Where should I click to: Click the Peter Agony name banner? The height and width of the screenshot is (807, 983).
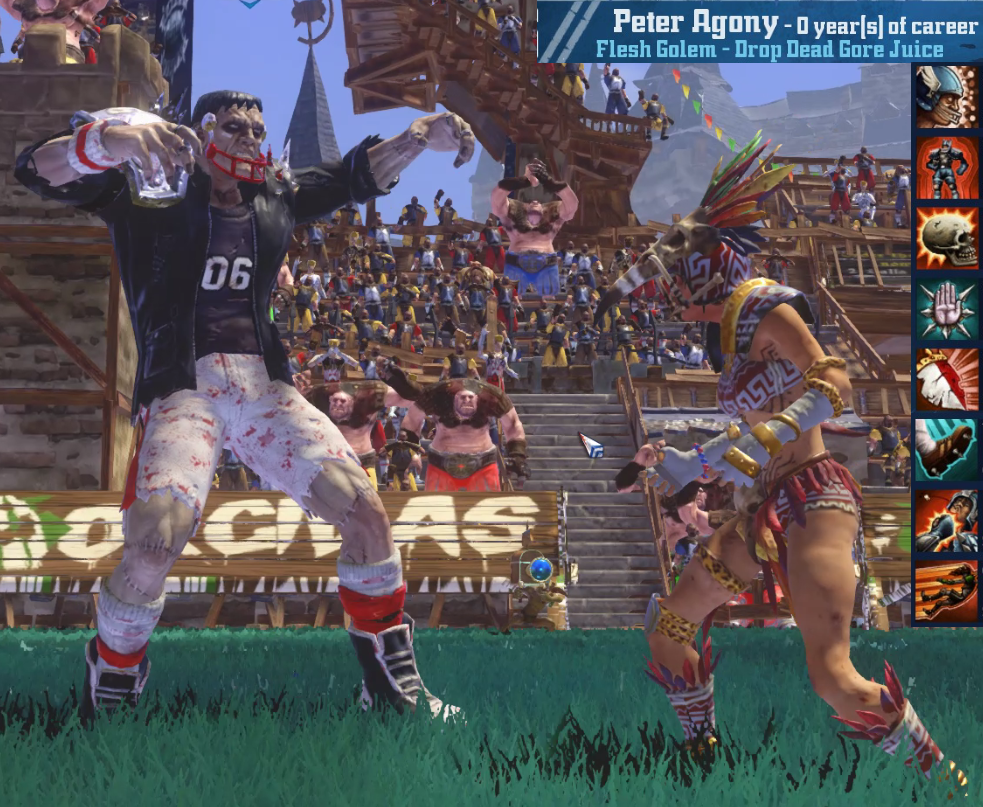[x=760, y=32]
